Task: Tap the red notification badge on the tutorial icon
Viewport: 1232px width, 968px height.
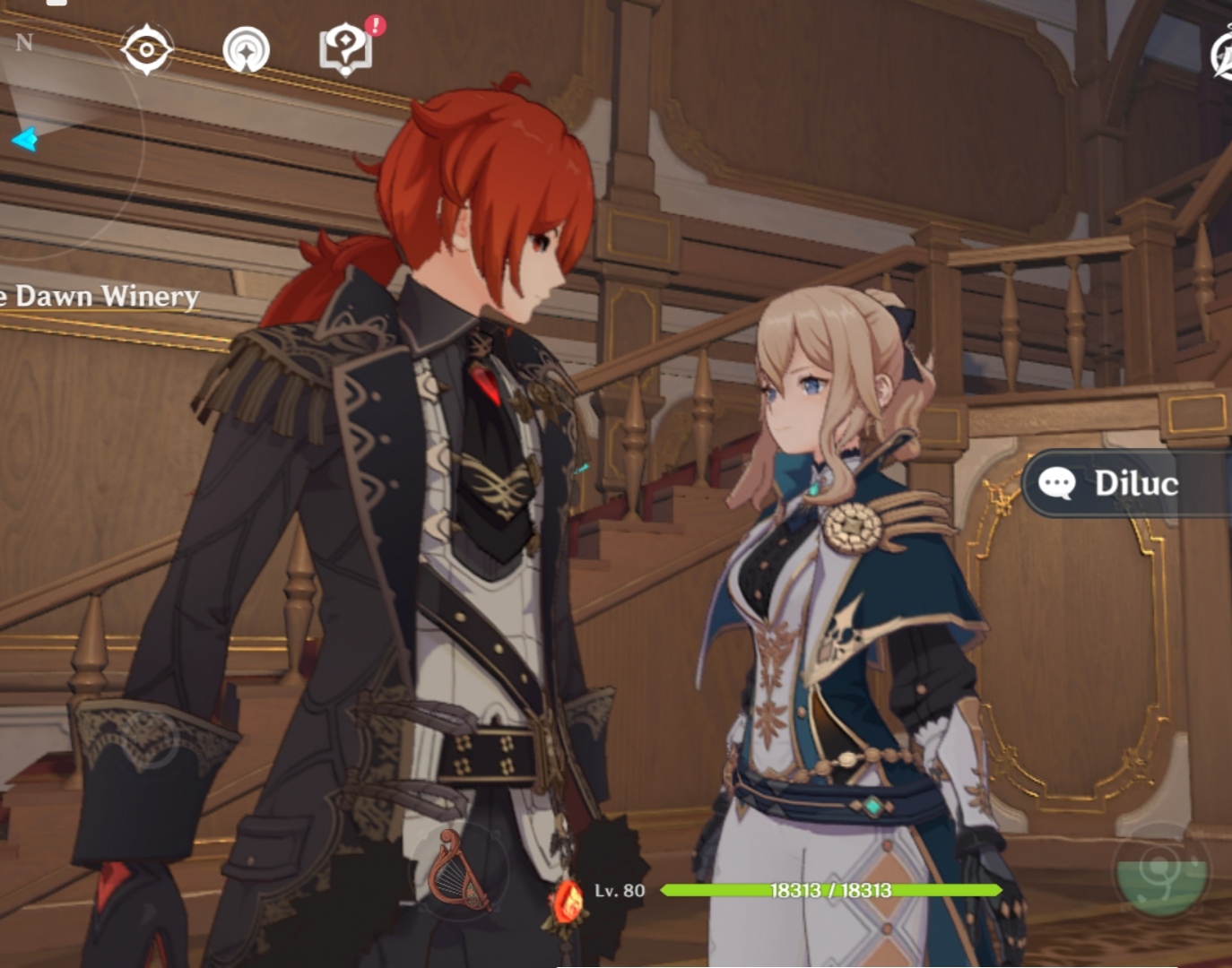Action: pos(373,28)
